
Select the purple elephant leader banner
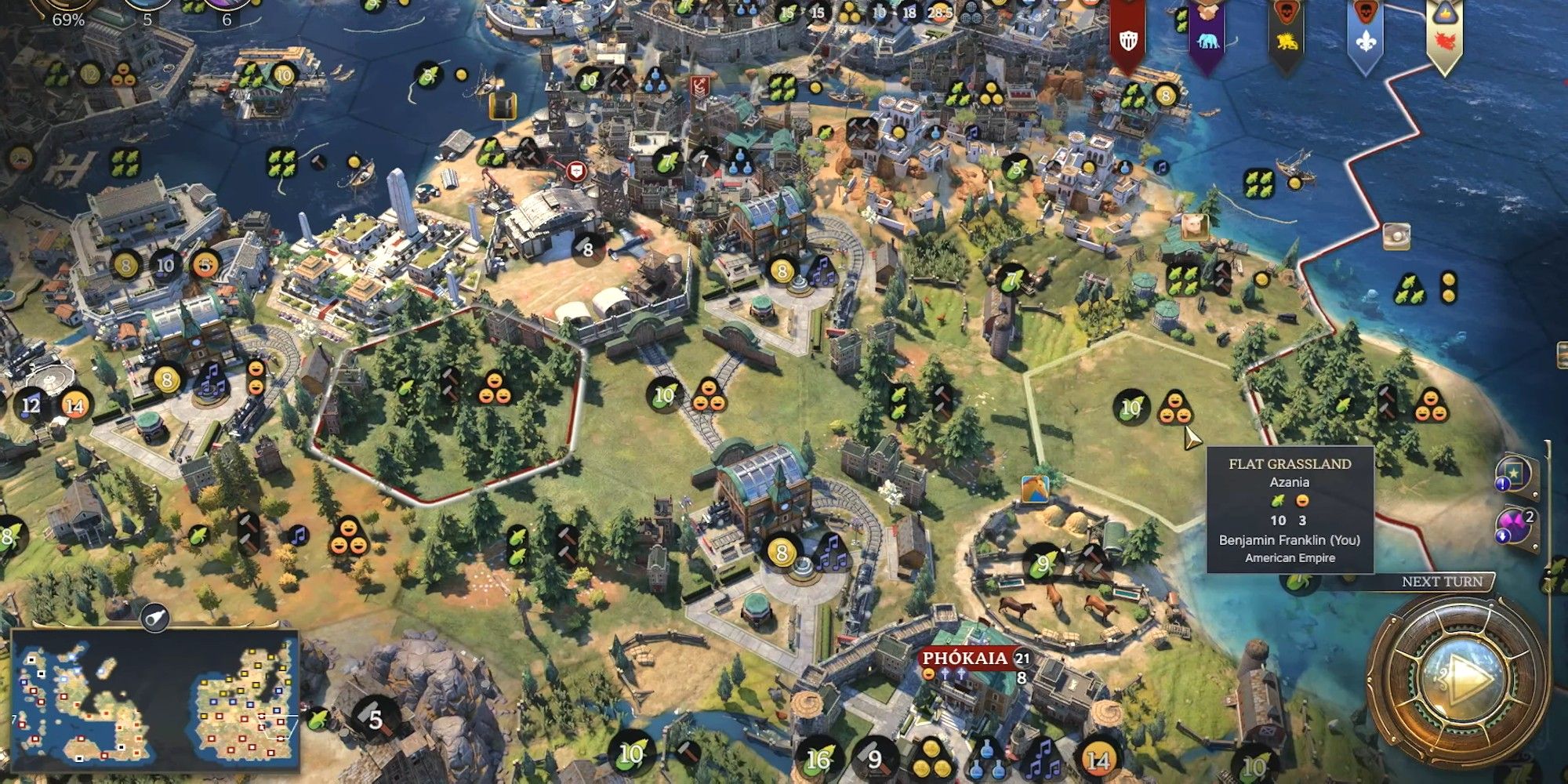pyautogui.click(x=1207, y=35)
